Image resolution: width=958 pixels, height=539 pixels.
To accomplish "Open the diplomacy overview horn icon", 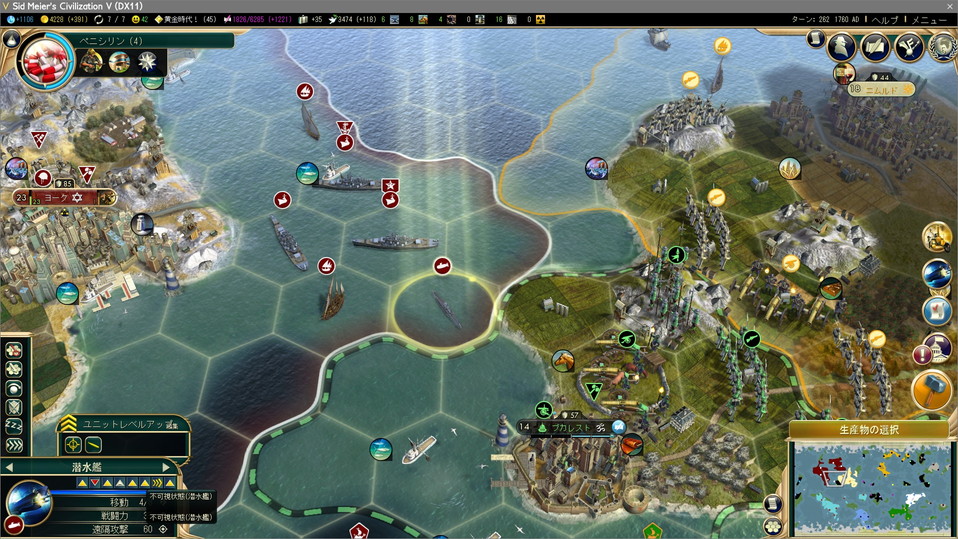I will 909,46.
